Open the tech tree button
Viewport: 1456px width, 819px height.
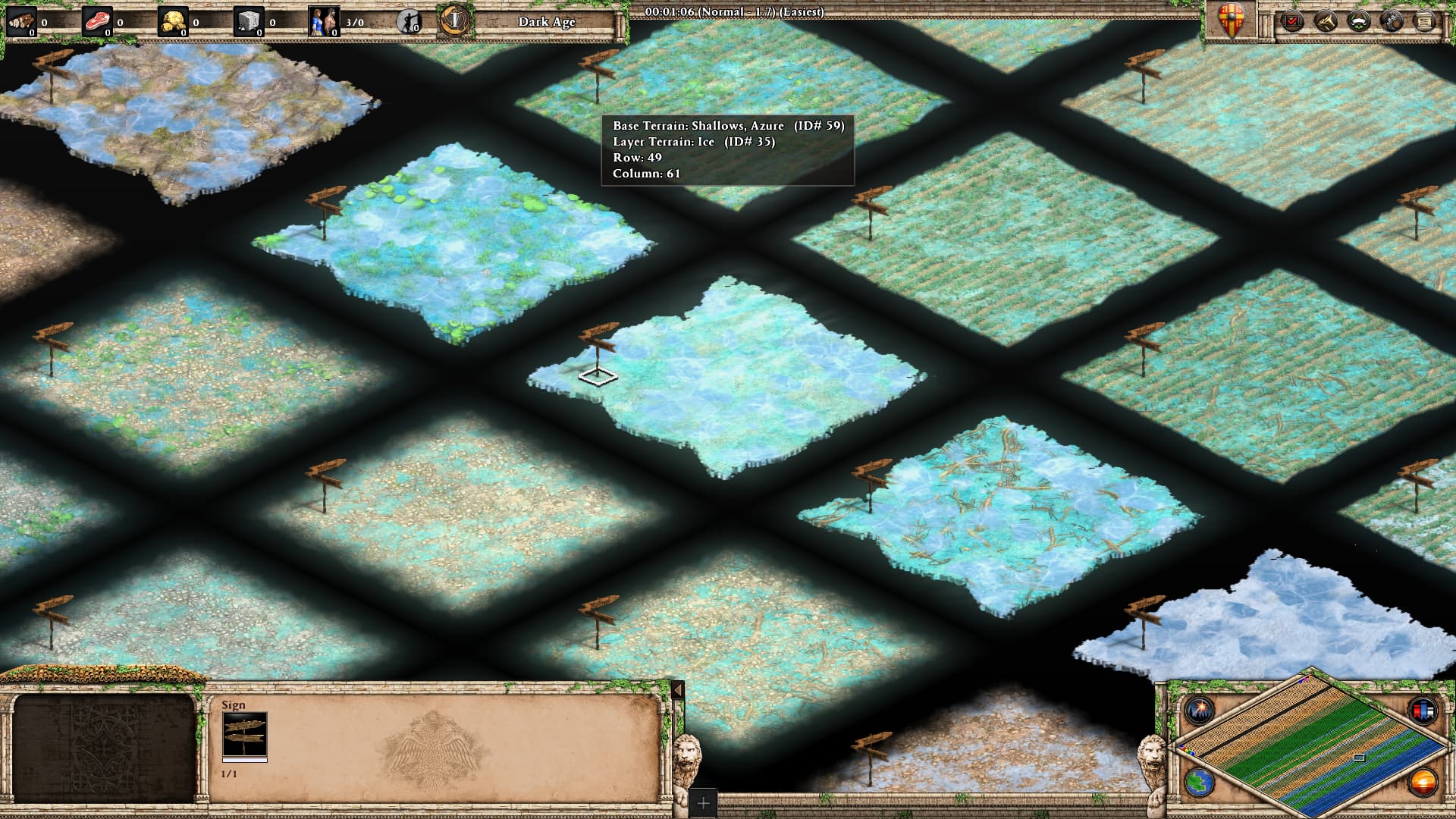pyautogui.click(x=1325, y=21)
